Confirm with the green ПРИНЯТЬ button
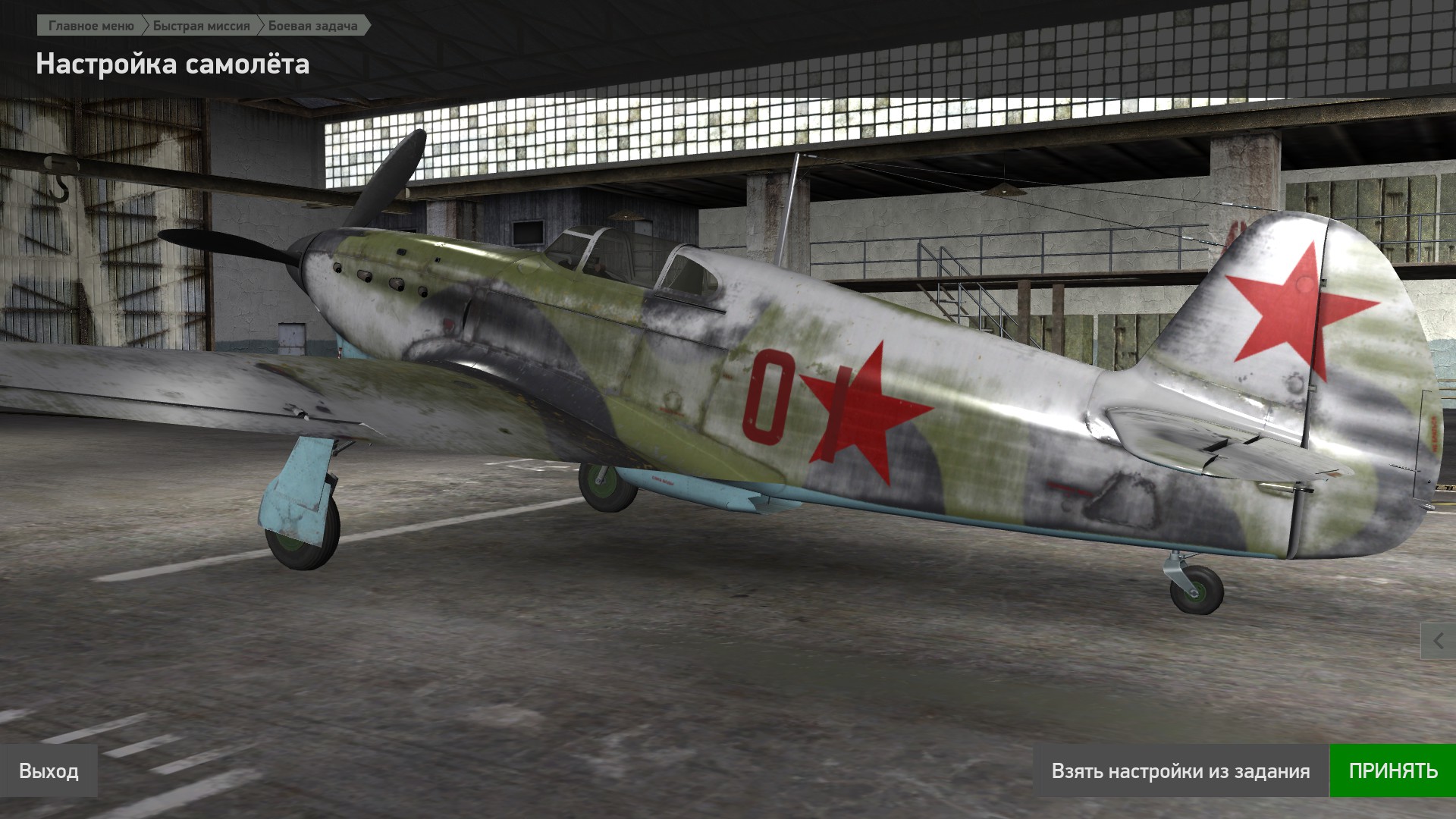Image resolution: width=1456 pixels, height=819 pixels. [x=1392, y=771]
